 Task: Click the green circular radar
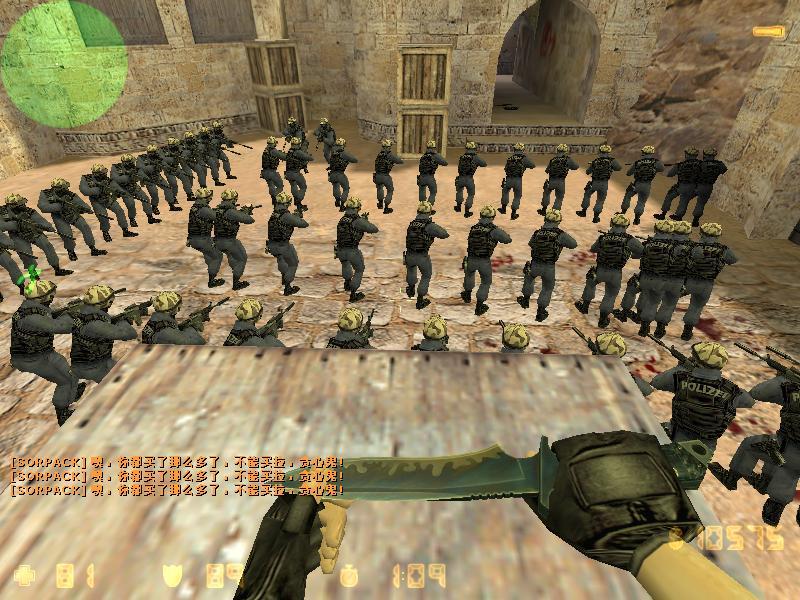pyautogui.click(x=63, y=64)
